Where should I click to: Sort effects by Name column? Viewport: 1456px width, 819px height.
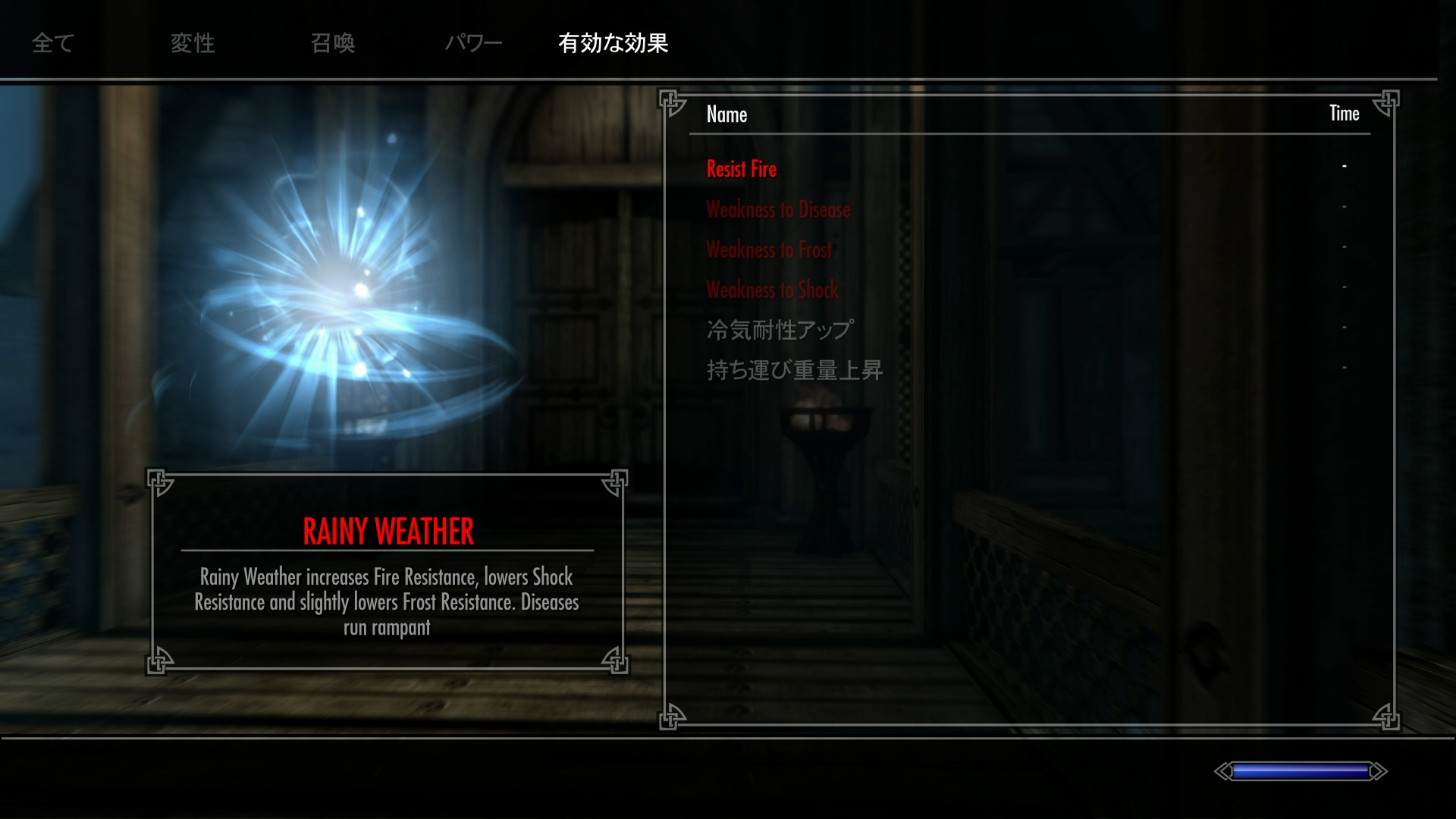click(x=726, y=115)
